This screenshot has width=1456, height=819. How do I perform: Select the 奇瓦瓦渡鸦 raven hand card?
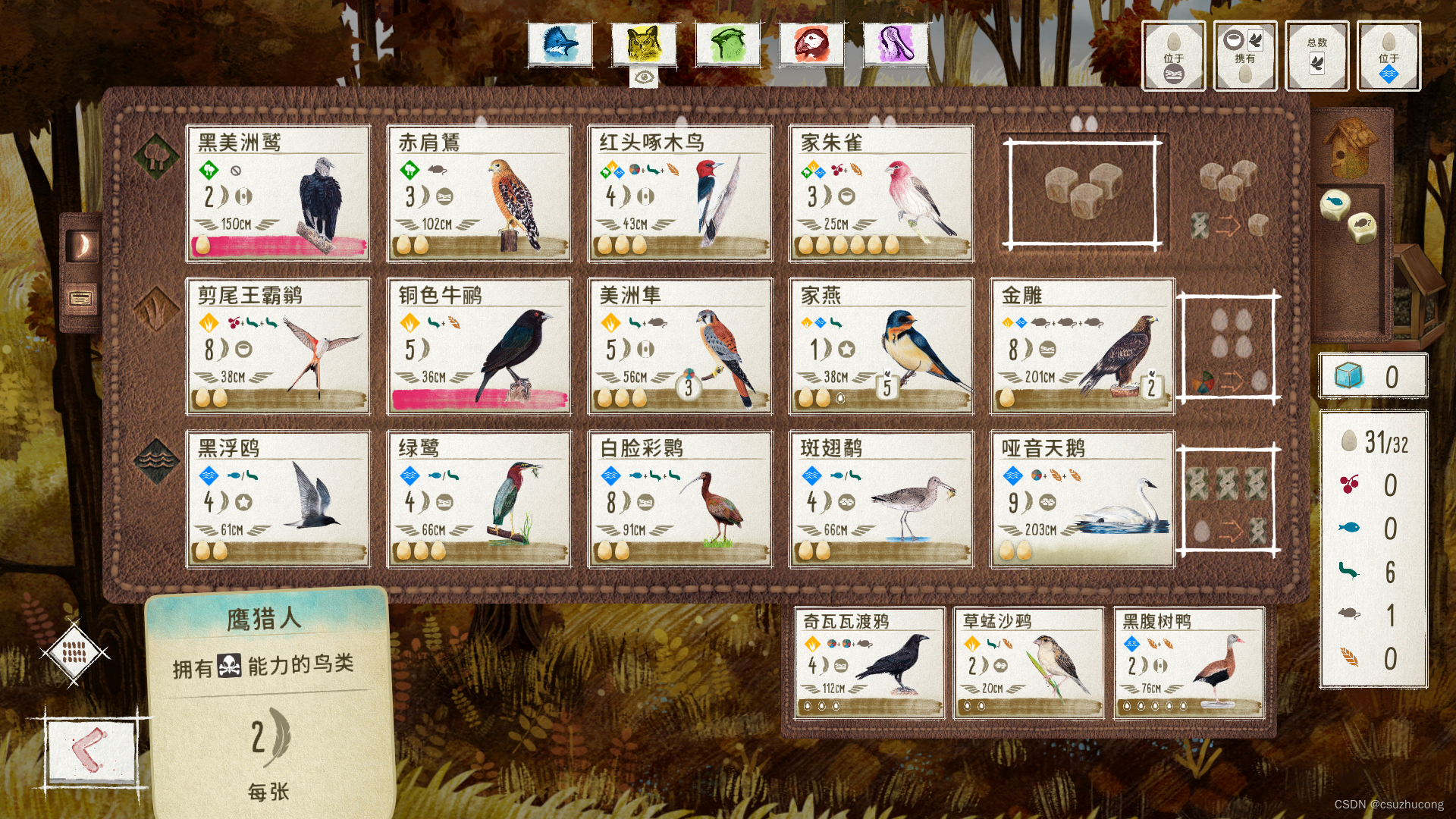point(870,664)
